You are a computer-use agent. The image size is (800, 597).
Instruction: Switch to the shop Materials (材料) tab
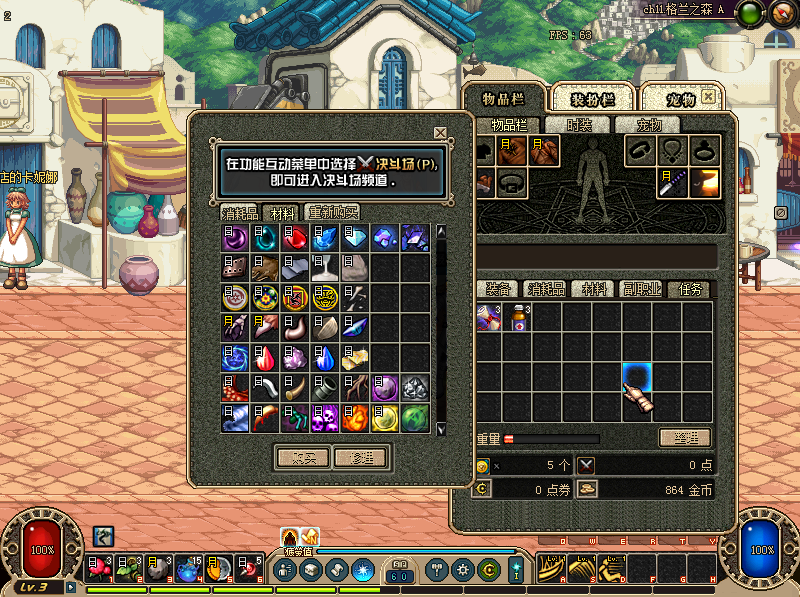click(283, 212)
